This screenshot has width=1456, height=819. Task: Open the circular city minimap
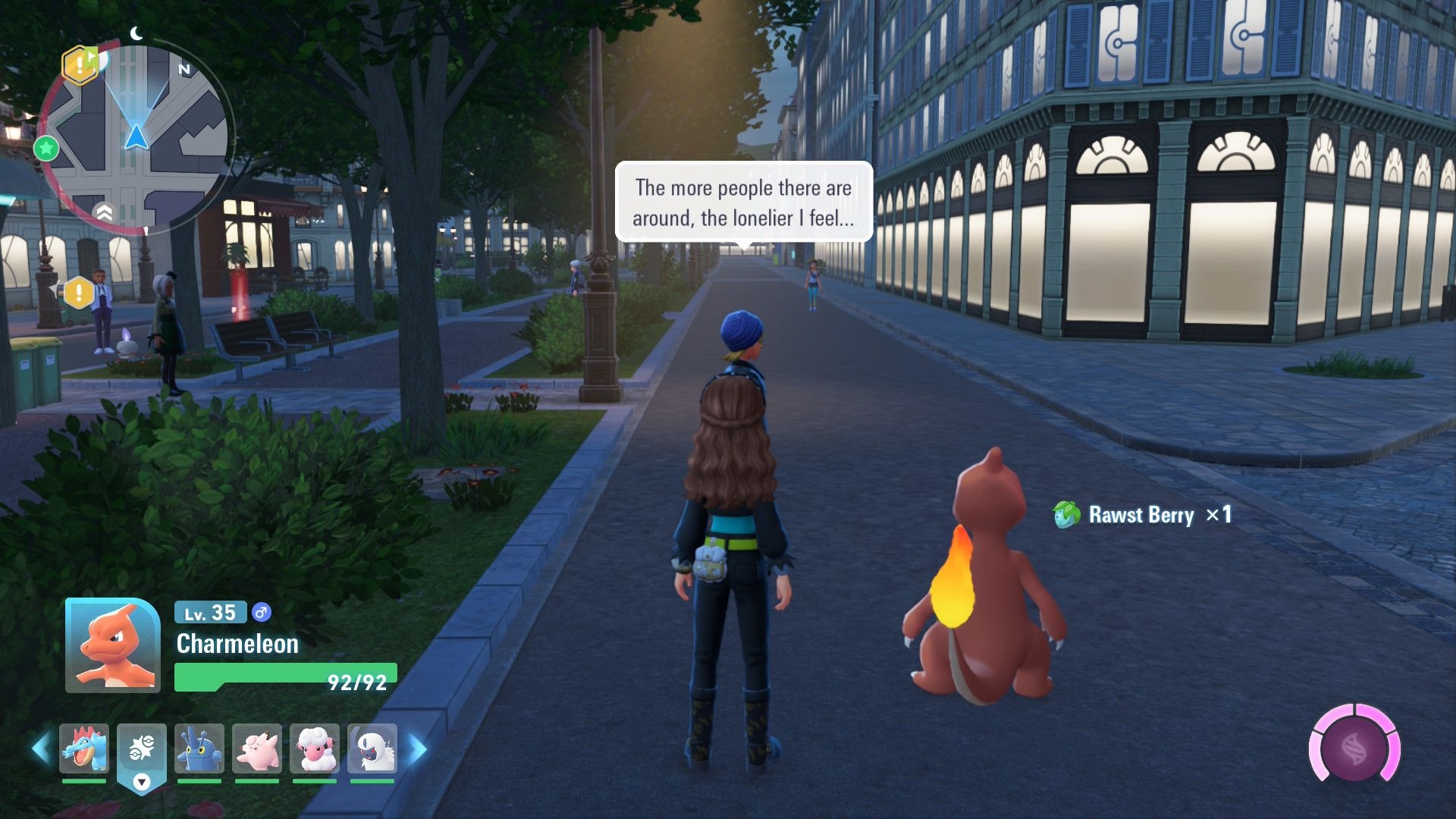pos(136,137)
